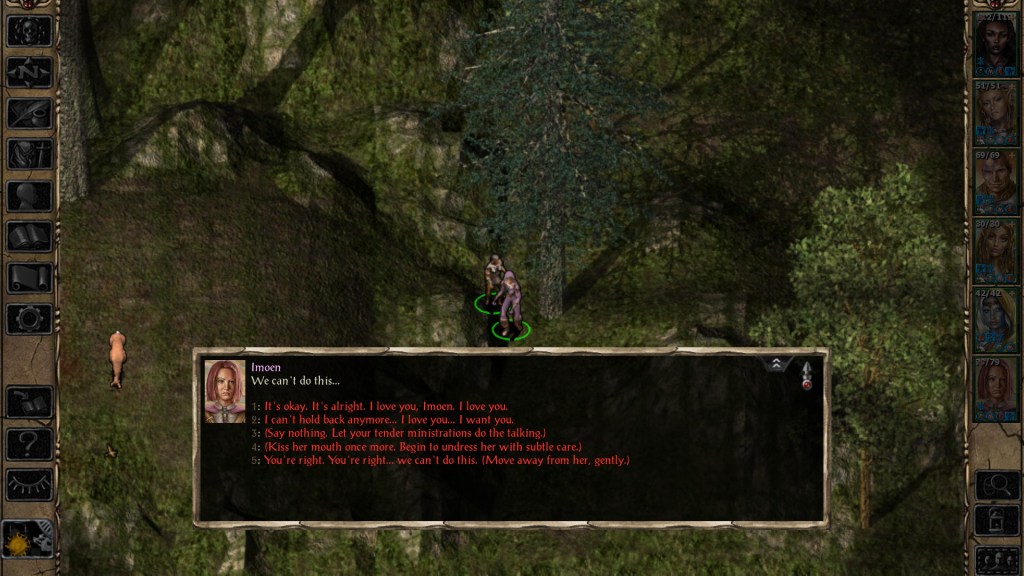The image size is (1024, 576).
Task: Open the inventory screen from the left sidebar
Action: pos(29,154)
